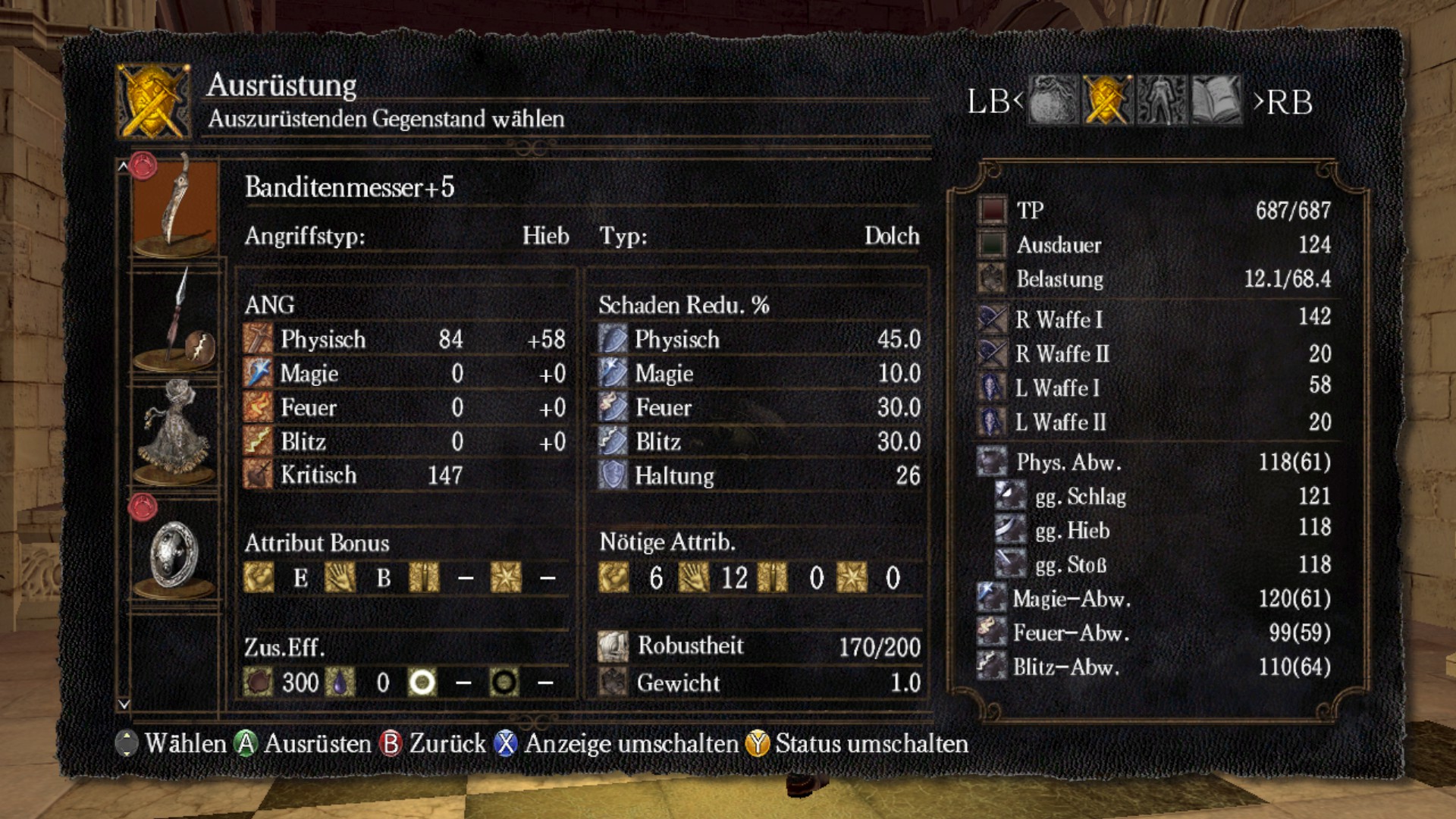Select the armor icon in the top tab bar
Image resolution: width=1456 pixels, height=819 pixels.
click(1159, 102)
